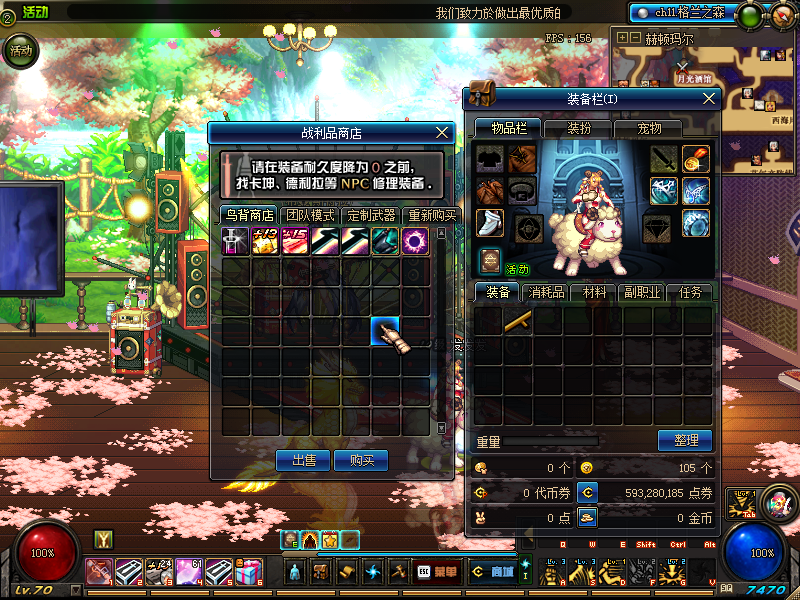Click the equipped white boots slot
800x600 pixels.
click(x=489, y=223)
